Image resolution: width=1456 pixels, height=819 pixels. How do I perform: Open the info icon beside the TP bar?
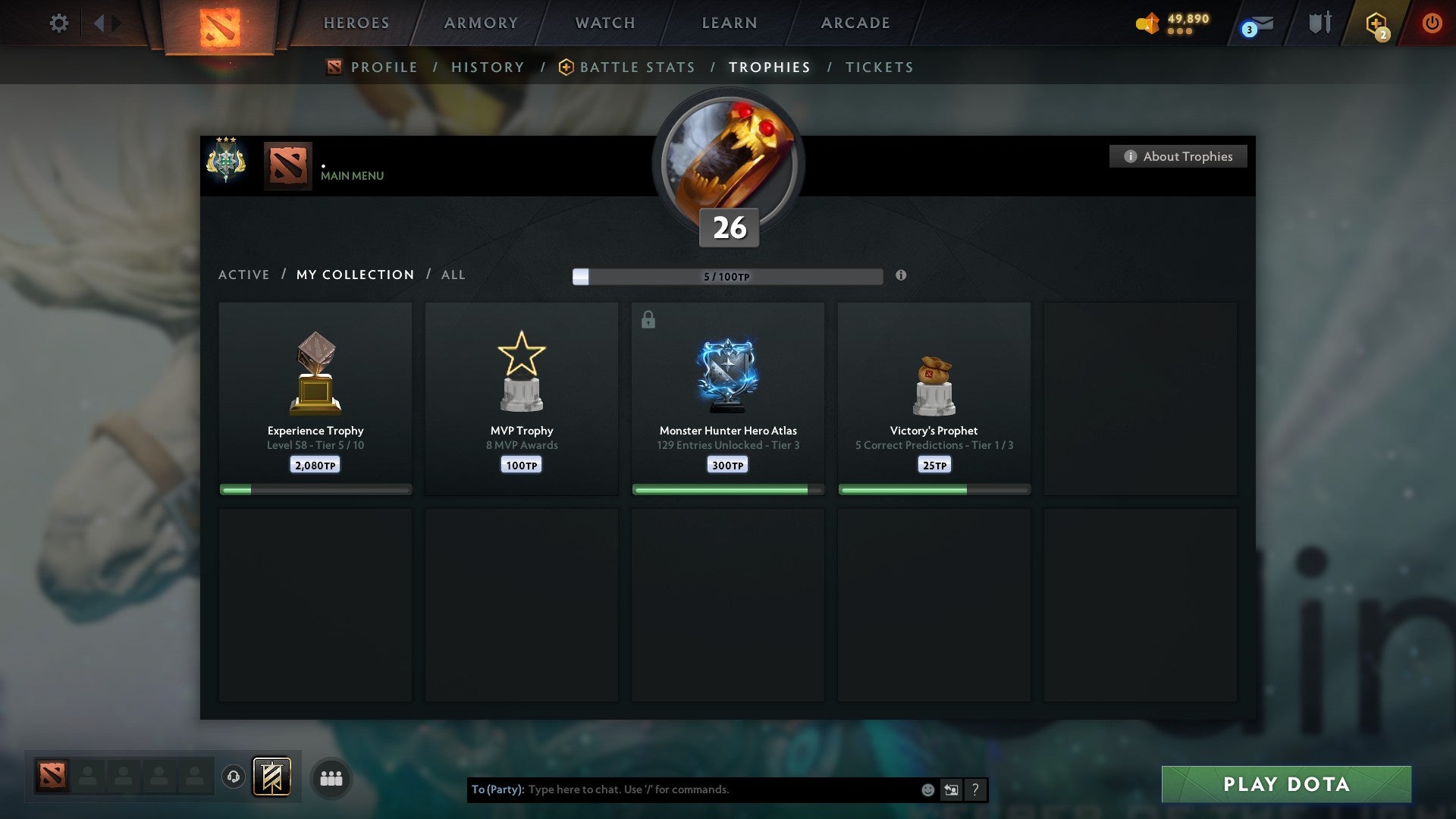901,276
